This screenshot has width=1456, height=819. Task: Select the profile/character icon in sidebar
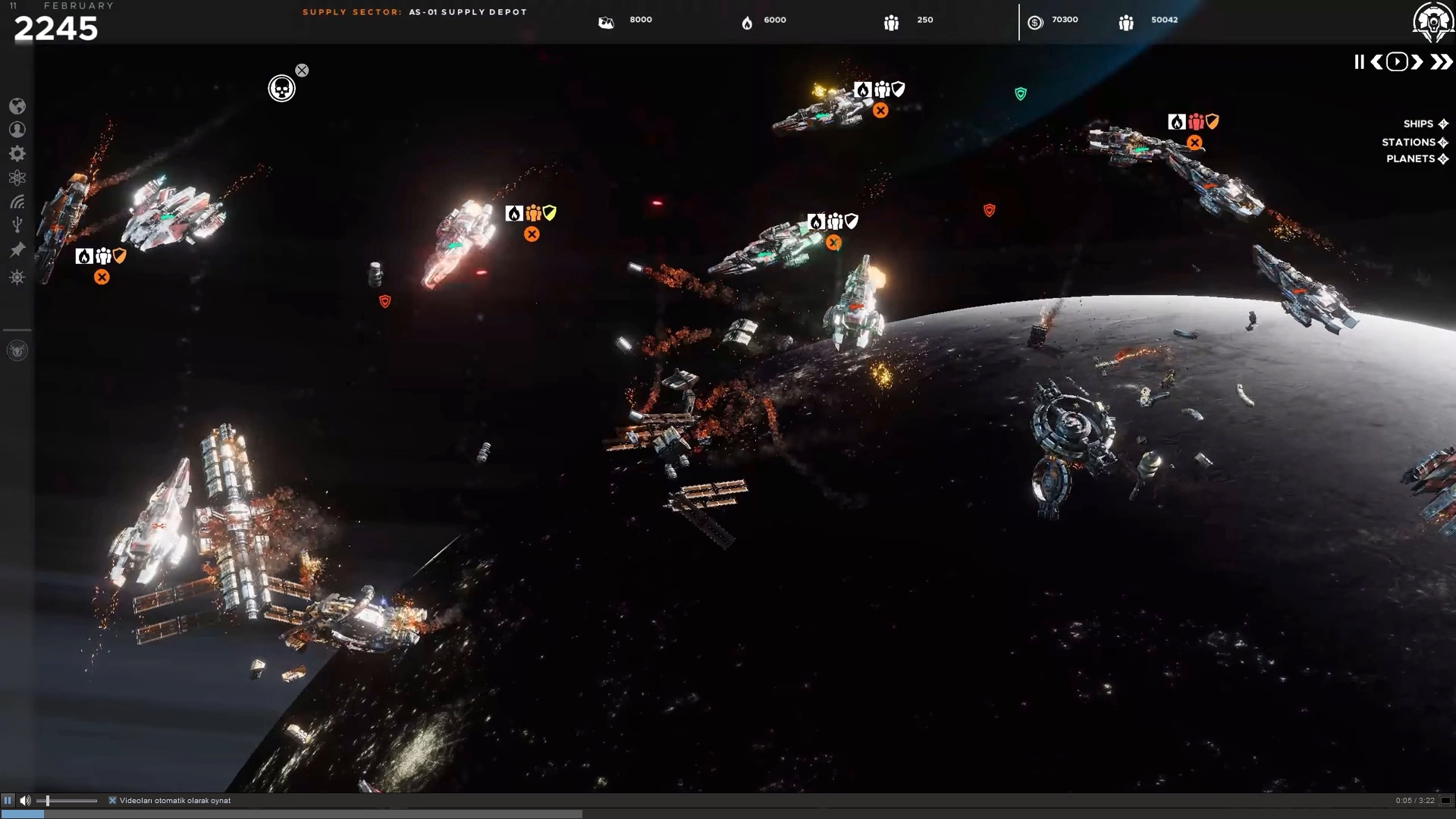coord(17,129)
